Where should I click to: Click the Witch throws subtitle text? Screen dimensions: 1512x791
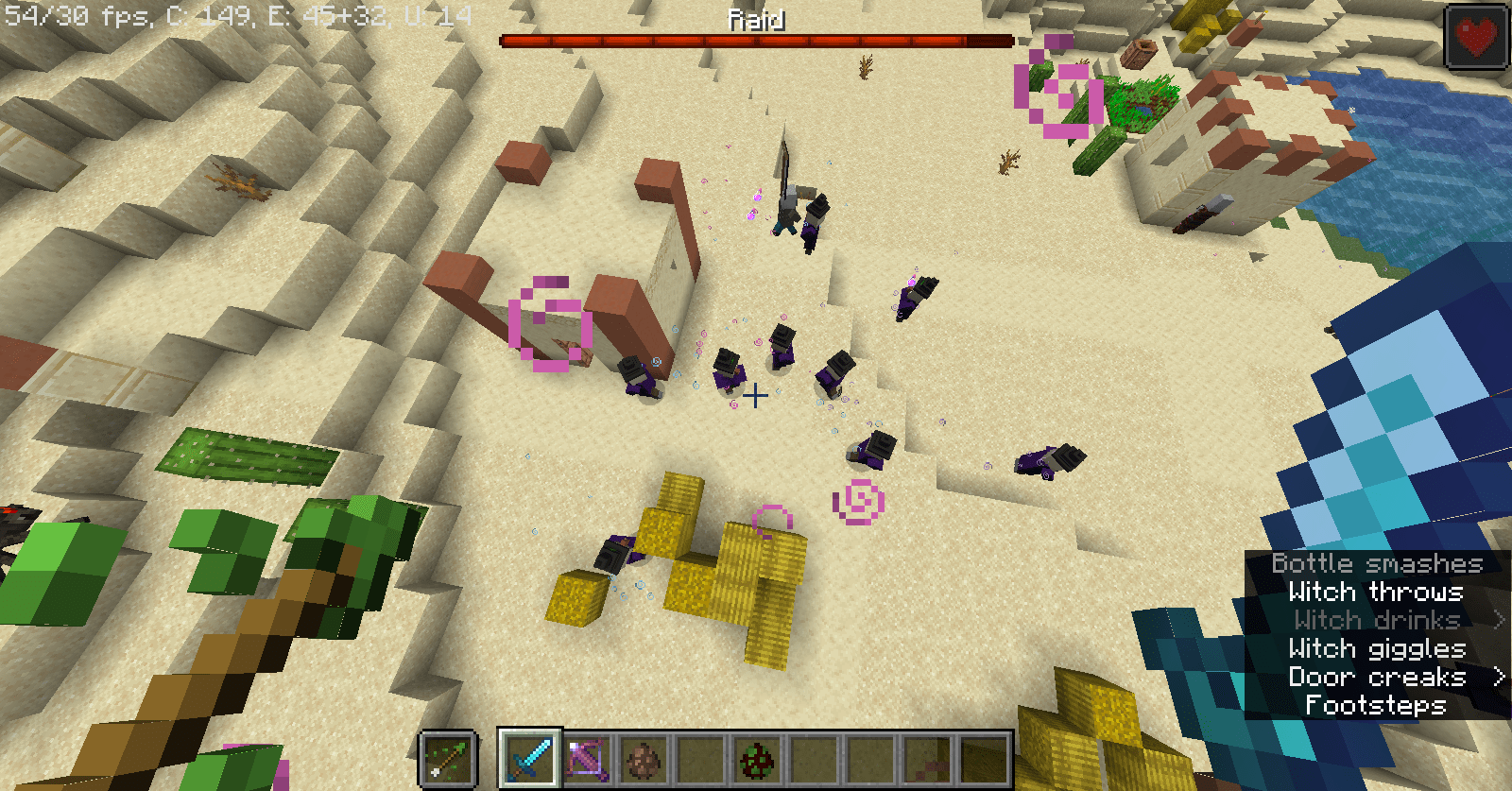(1376, 593)
